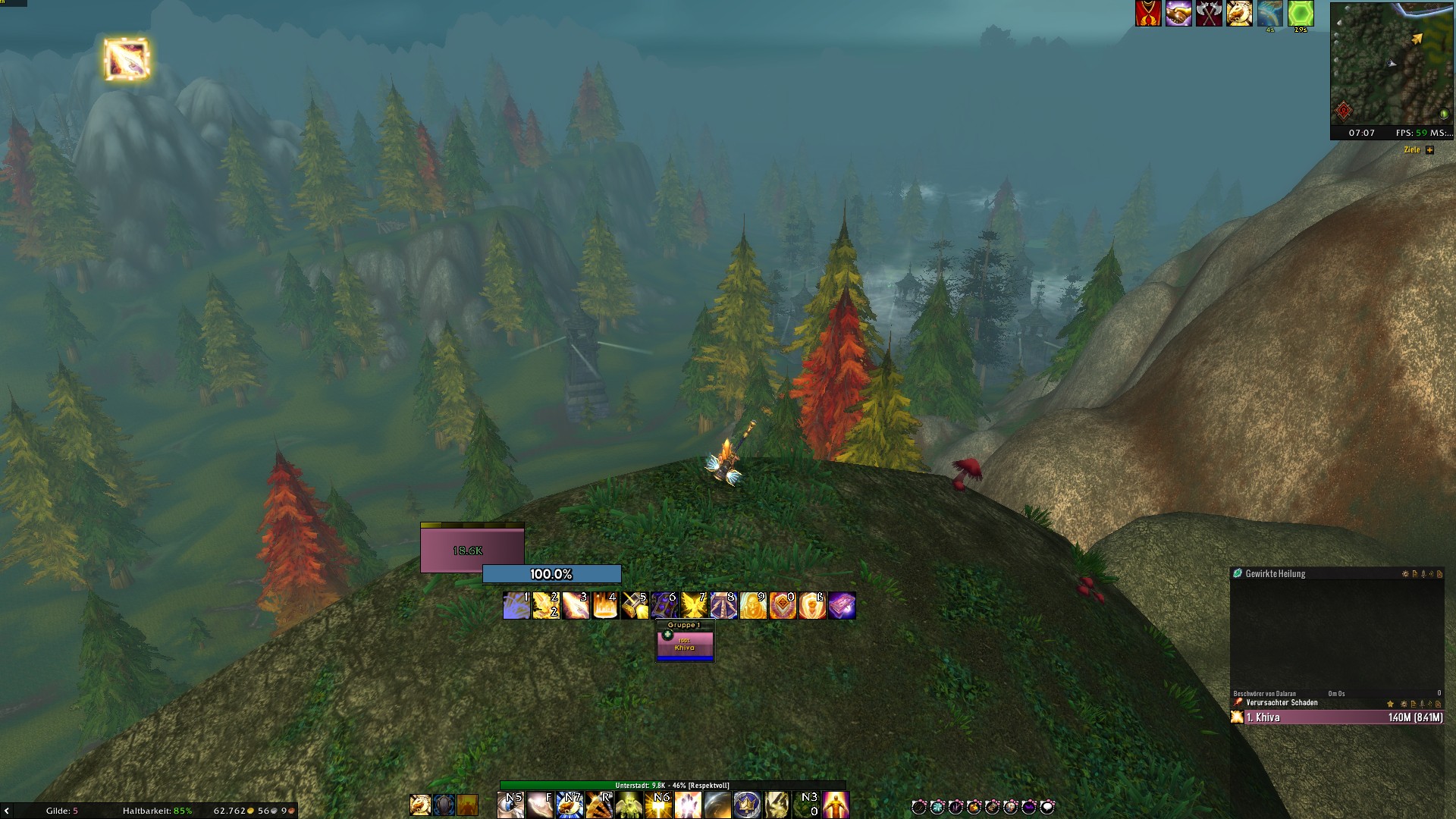Click the handshake buff icon
This screenshot has width=1456, height=819.
[x=1178, y=14]
